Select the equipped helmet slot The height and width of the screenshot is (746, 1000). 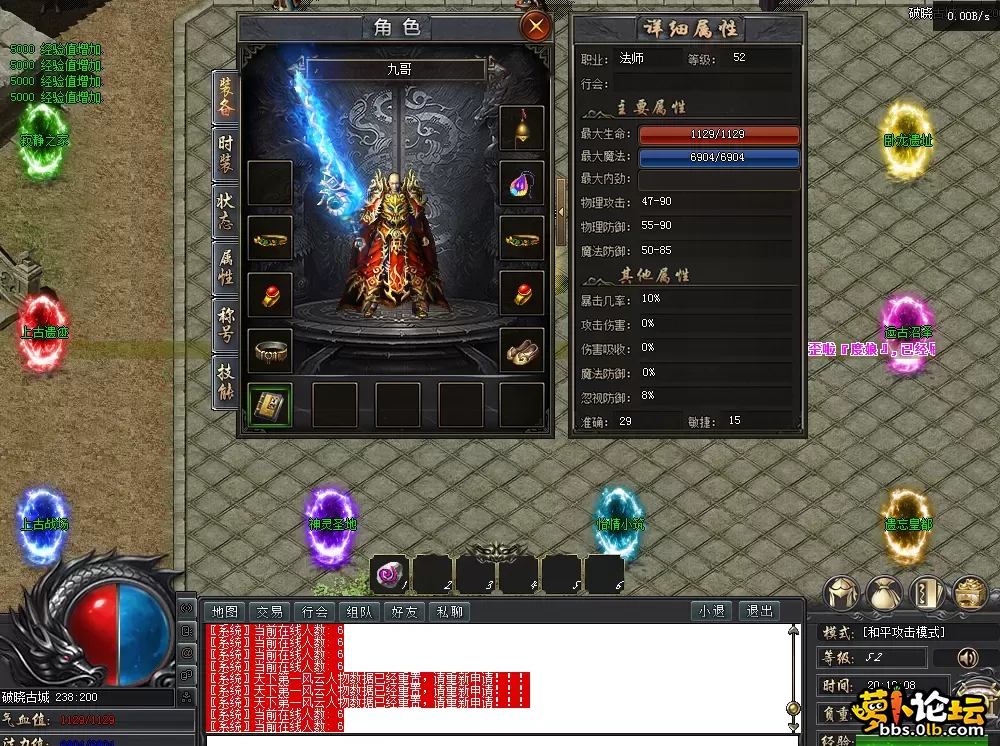point(522,128)
